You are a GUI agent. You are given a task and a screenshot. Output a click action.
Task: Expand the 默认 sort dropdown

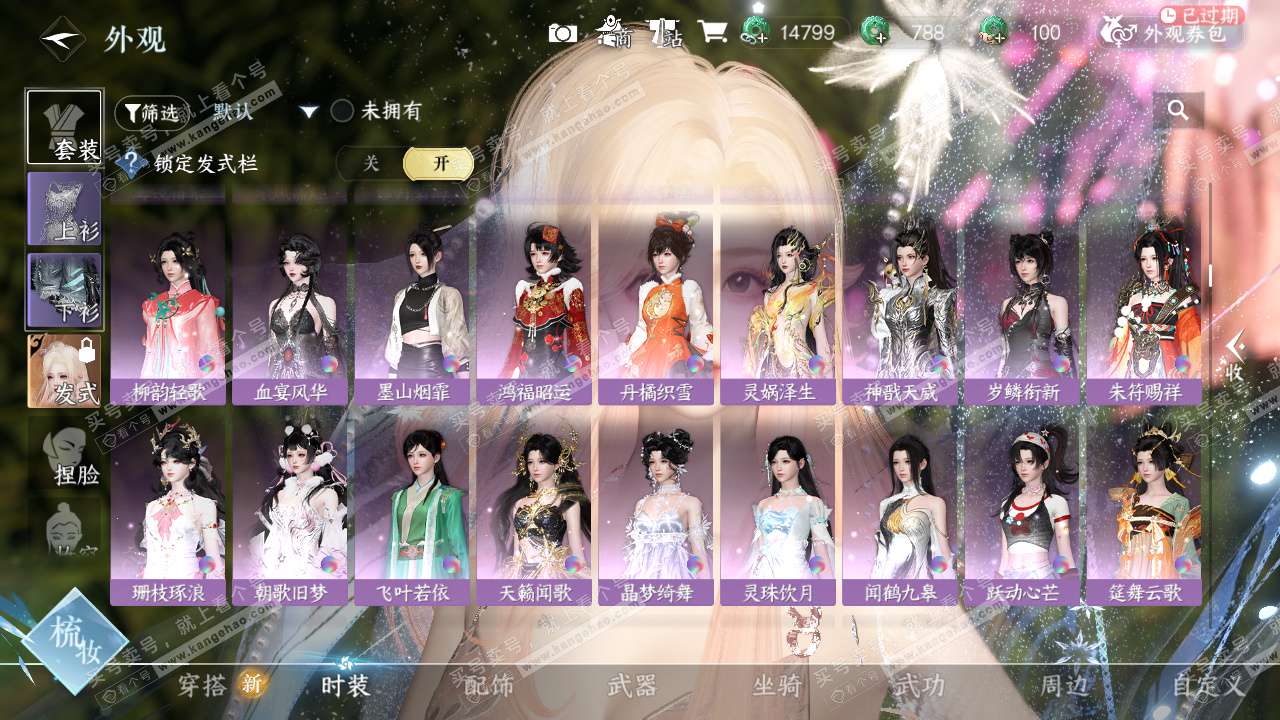click(x=309, y=112)
